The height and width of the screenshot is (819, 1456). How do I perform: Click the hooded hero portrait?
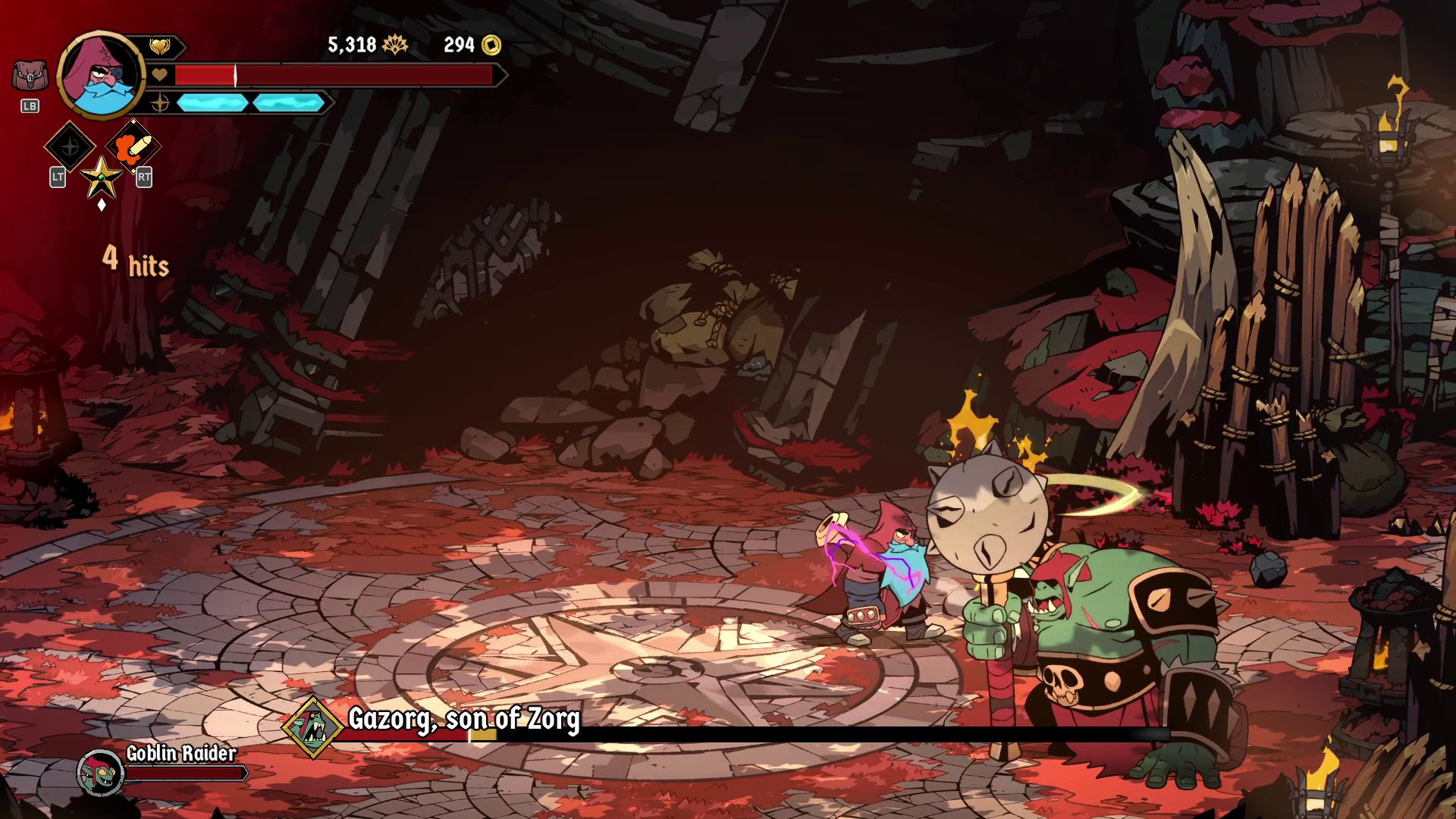point(101,76)
